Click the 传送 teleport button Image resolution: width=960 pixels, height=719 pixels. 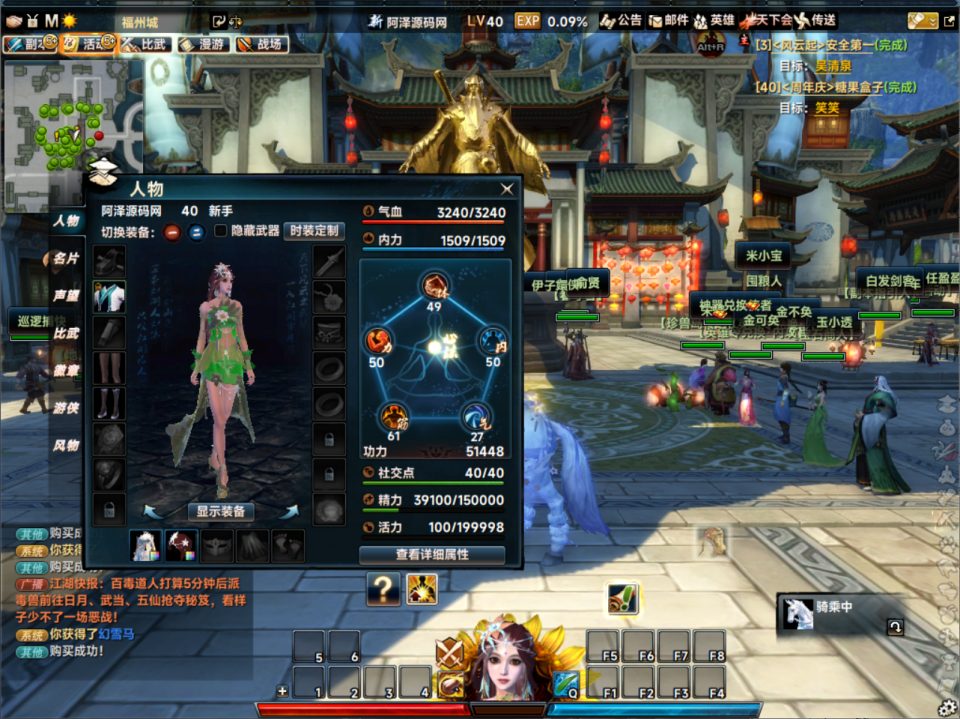(814, 20)
